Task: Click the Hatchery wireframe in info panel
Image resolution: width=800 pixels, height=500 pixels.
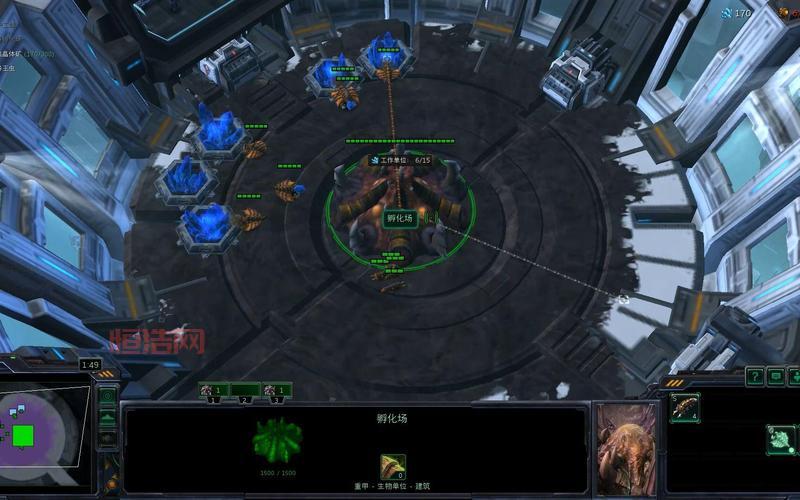Action: tap(278, 440)
